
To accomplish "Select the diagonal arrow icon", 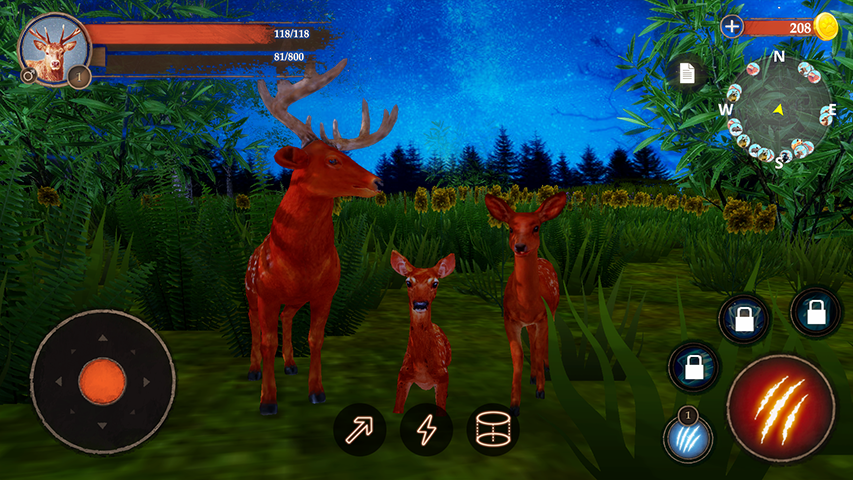I will [360, 430].
